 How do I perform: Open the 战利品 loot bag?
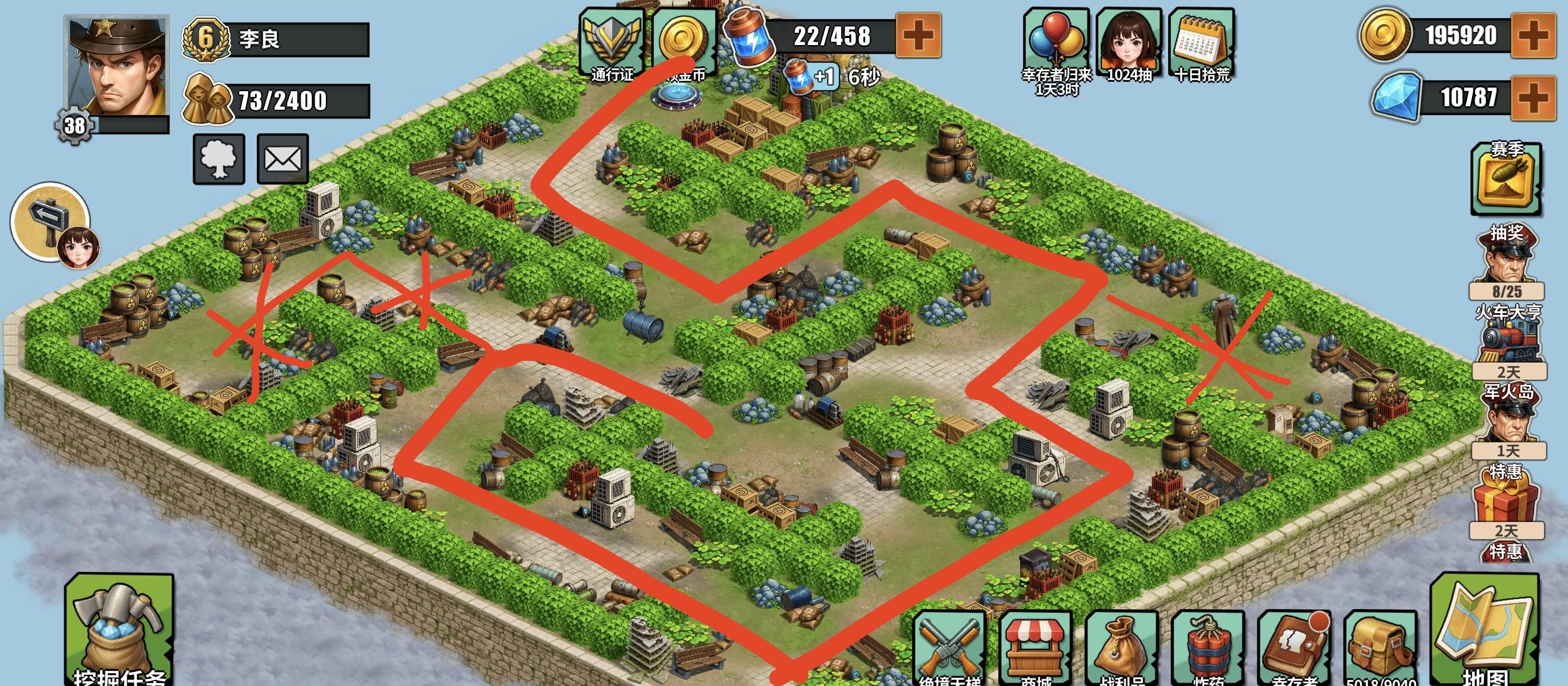pyautogui.click(x=1121, y=648)
